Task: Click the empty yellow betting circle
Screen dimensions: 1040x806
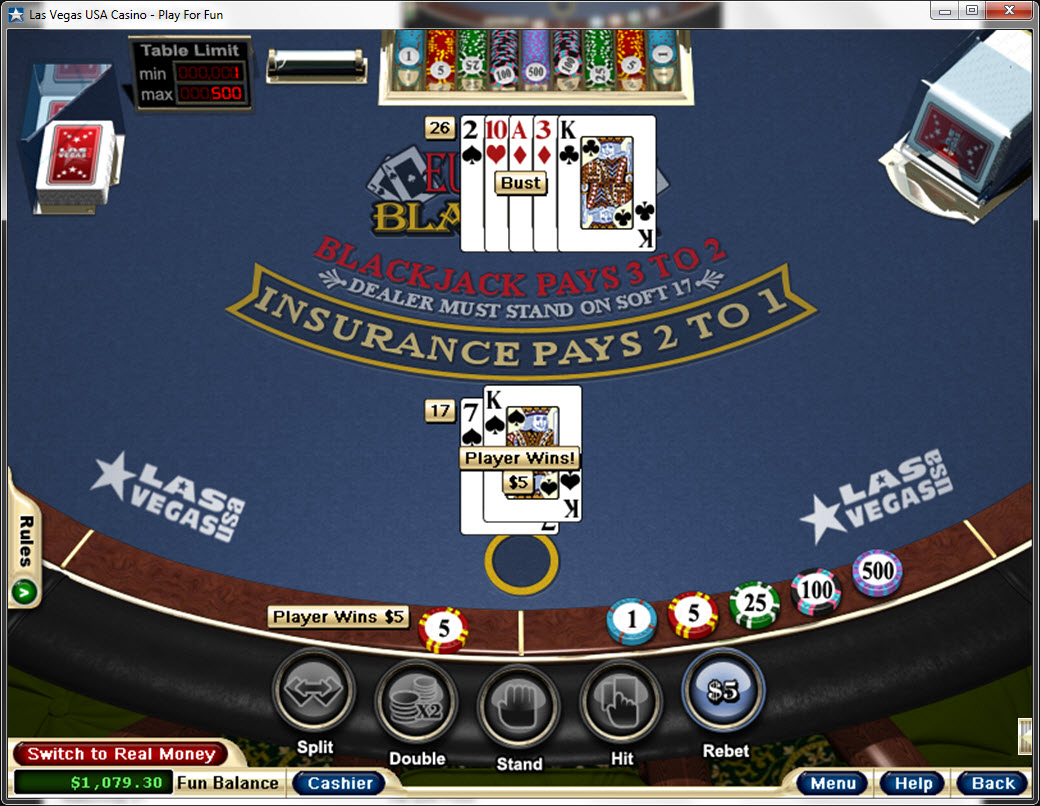Action: coord(521,563)
